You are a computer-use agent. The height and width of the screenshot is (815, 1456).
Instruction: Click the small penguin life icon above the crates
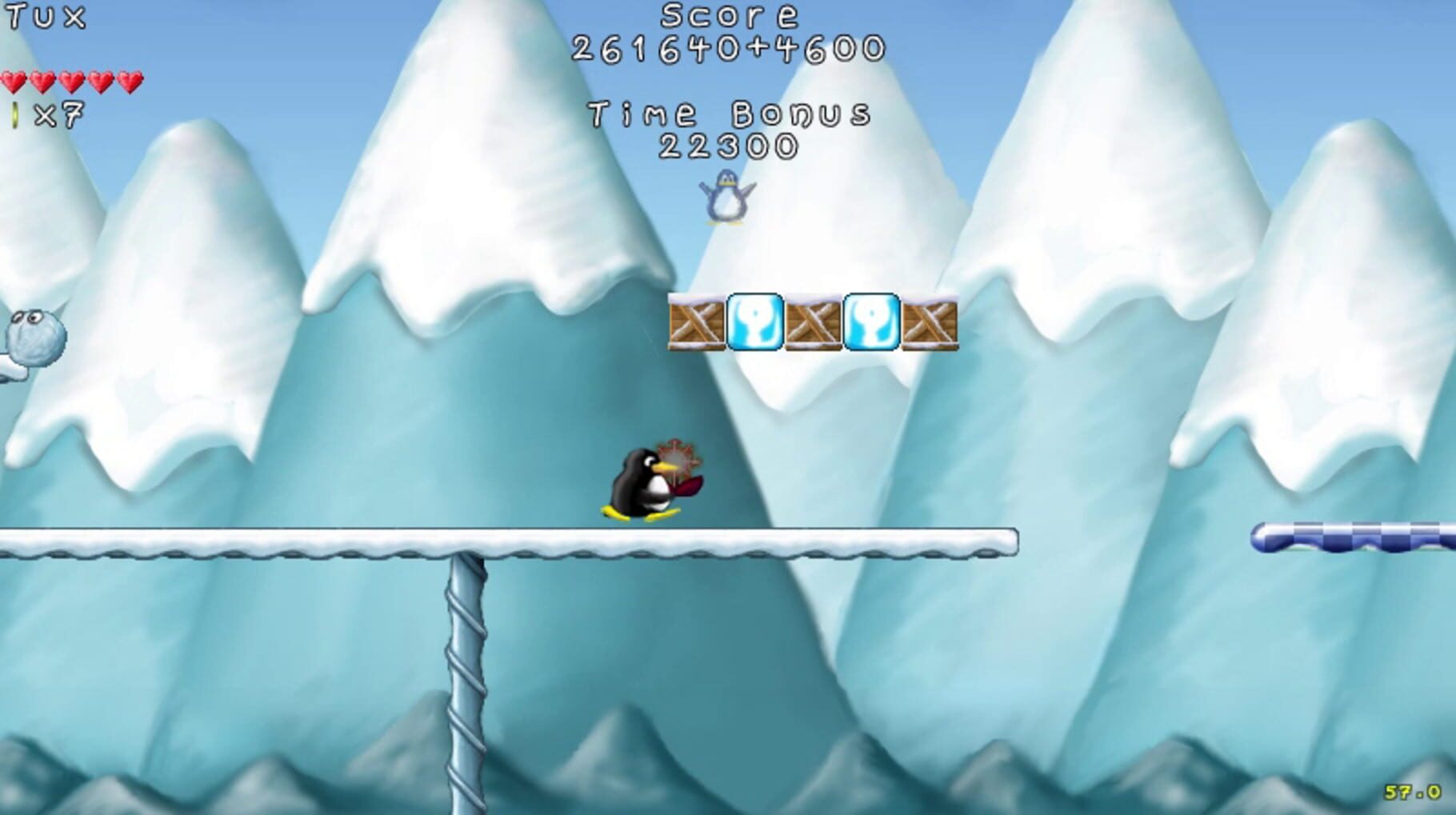point(726,199)
